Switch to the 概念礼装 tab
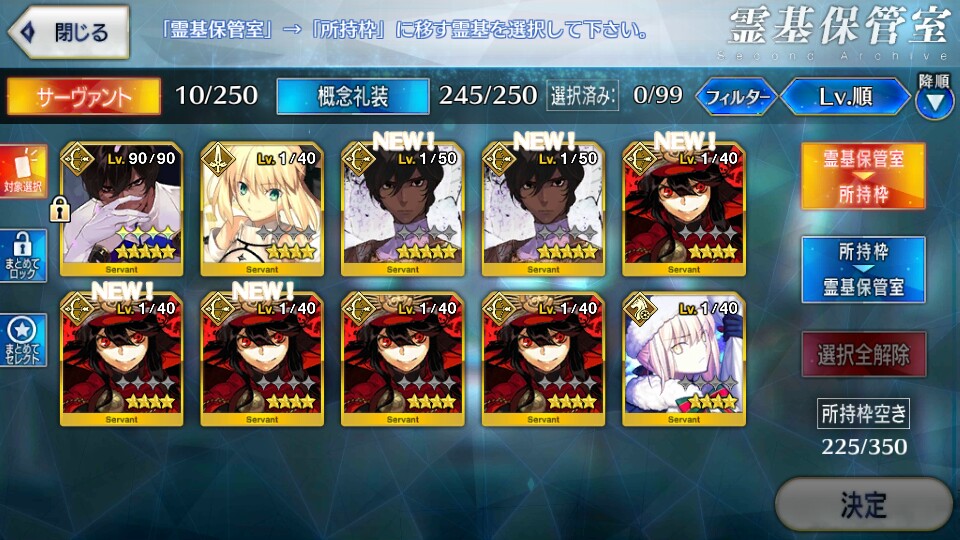 click(x=353, y=96)
